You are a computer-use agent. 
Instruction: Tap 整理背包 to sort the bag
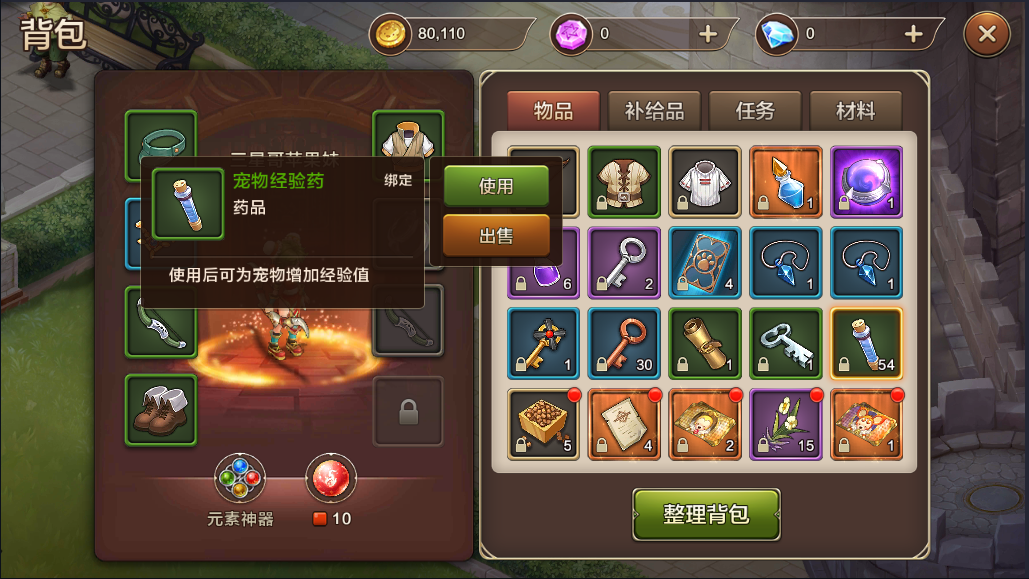(x=706, y=514)
